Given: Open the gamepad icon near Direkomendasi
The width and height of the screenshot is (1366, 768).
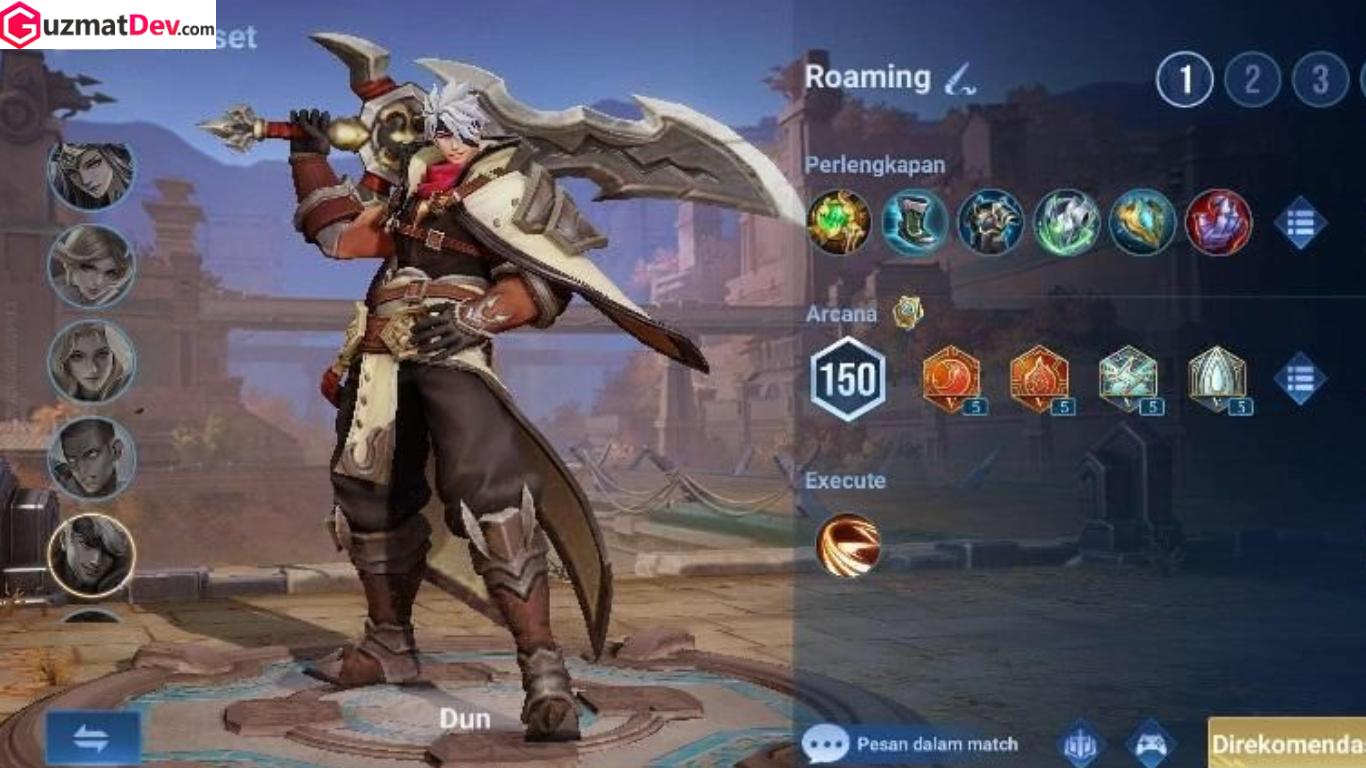Looking at the screenshot, I should click(1150, 744).
